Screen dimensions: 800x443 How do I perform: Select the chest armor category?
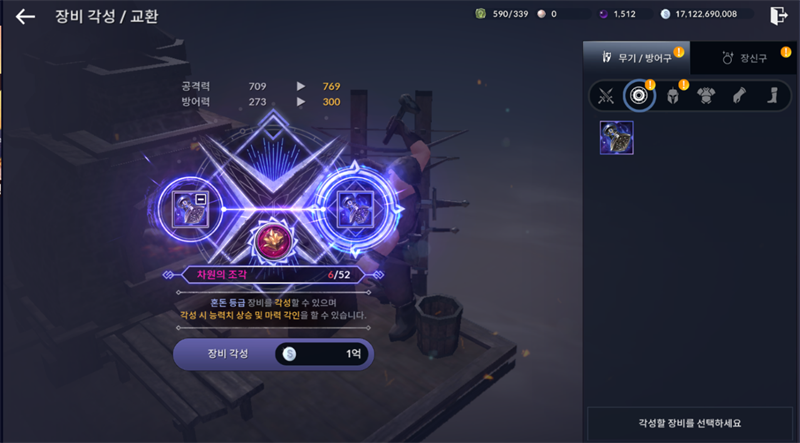(x=705, y=96)
